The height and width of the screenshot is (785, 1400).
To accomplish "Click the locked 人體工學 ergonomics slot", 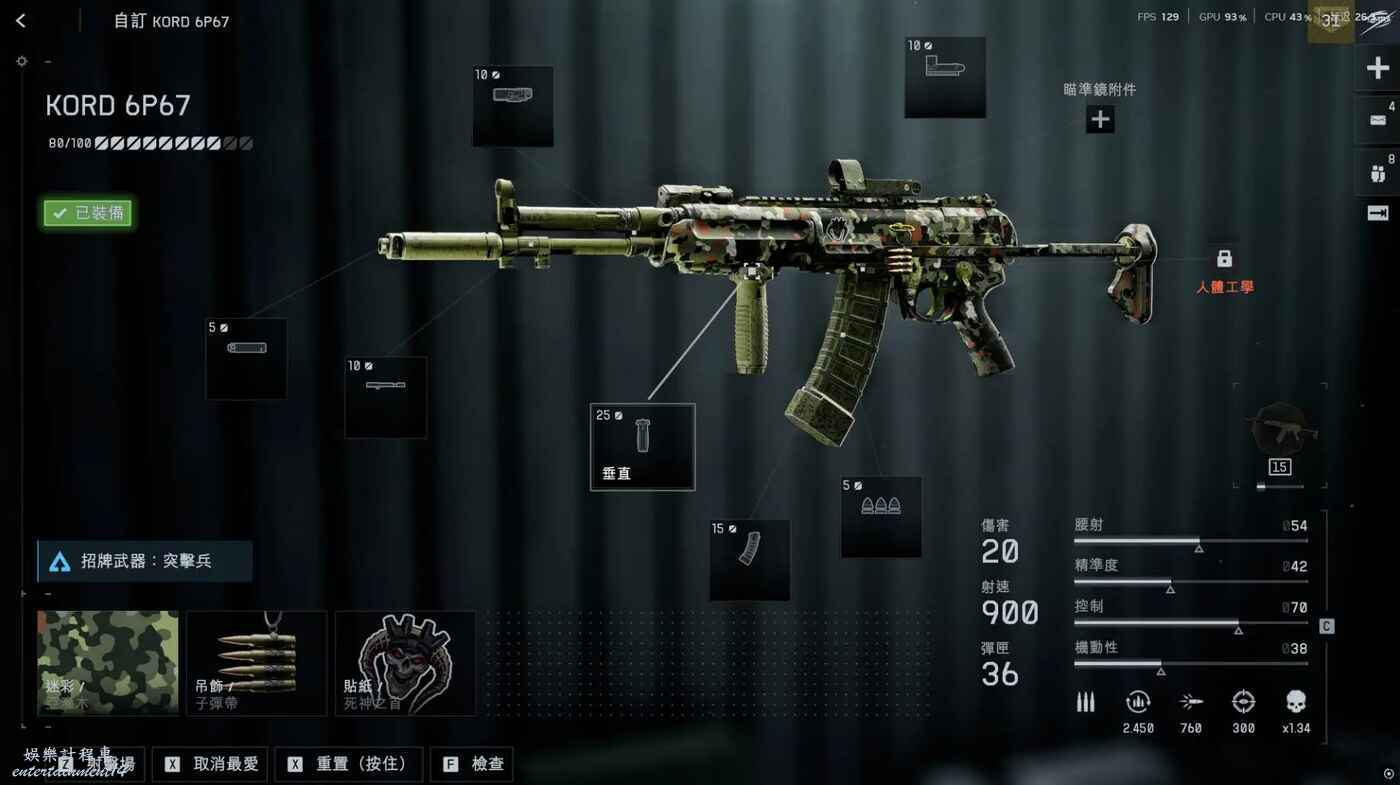I will [x=1224, y=260].
